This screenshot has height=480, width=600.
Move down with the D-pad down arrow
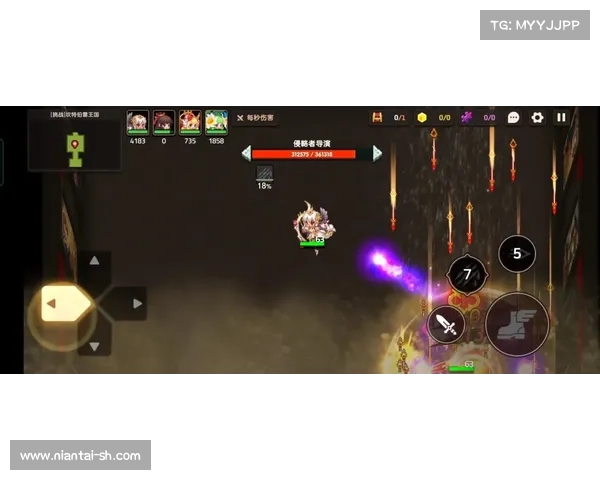click(95, 346)
